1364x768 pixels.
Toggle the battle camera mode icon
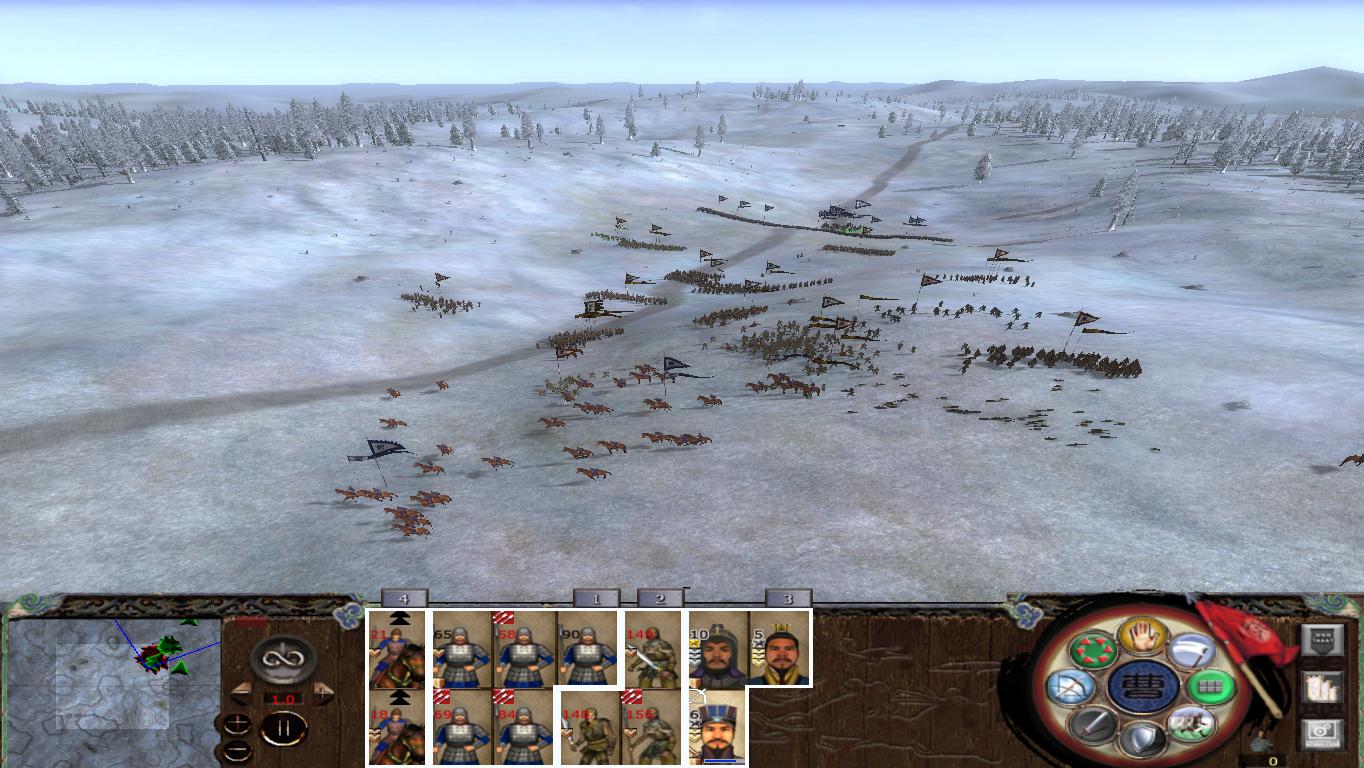(1322, 733)
